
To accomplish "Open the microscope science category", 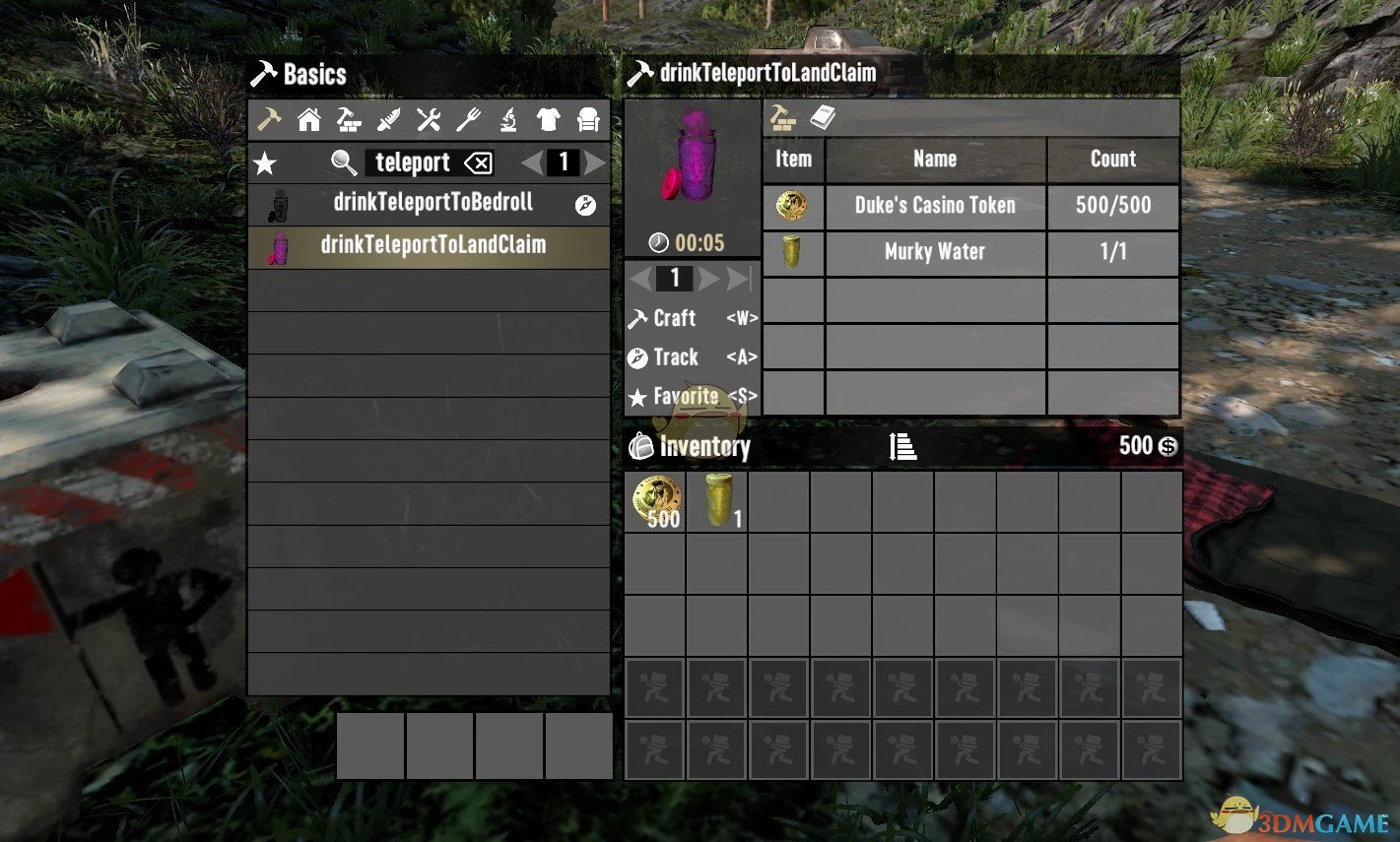I will pyautogui.click(x=508, y=118).
